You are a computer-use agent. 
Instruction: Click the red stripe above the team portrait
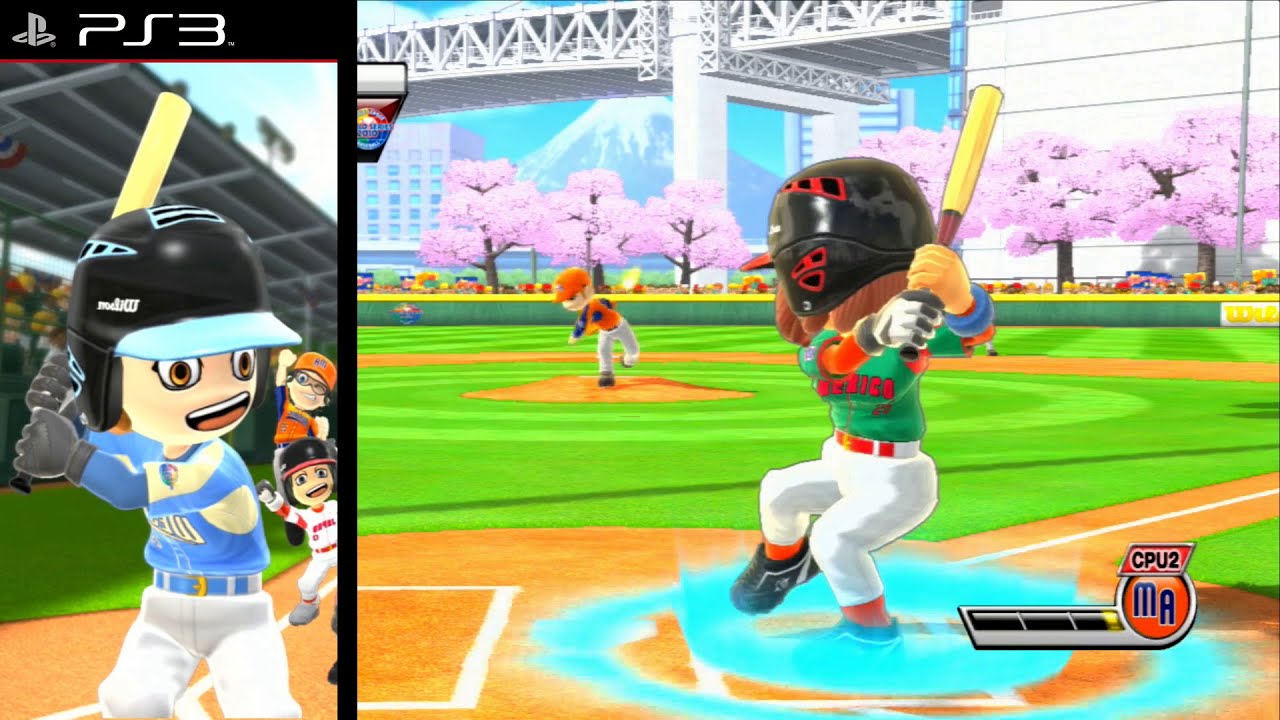pyautogui.click(x=170, y=58)
